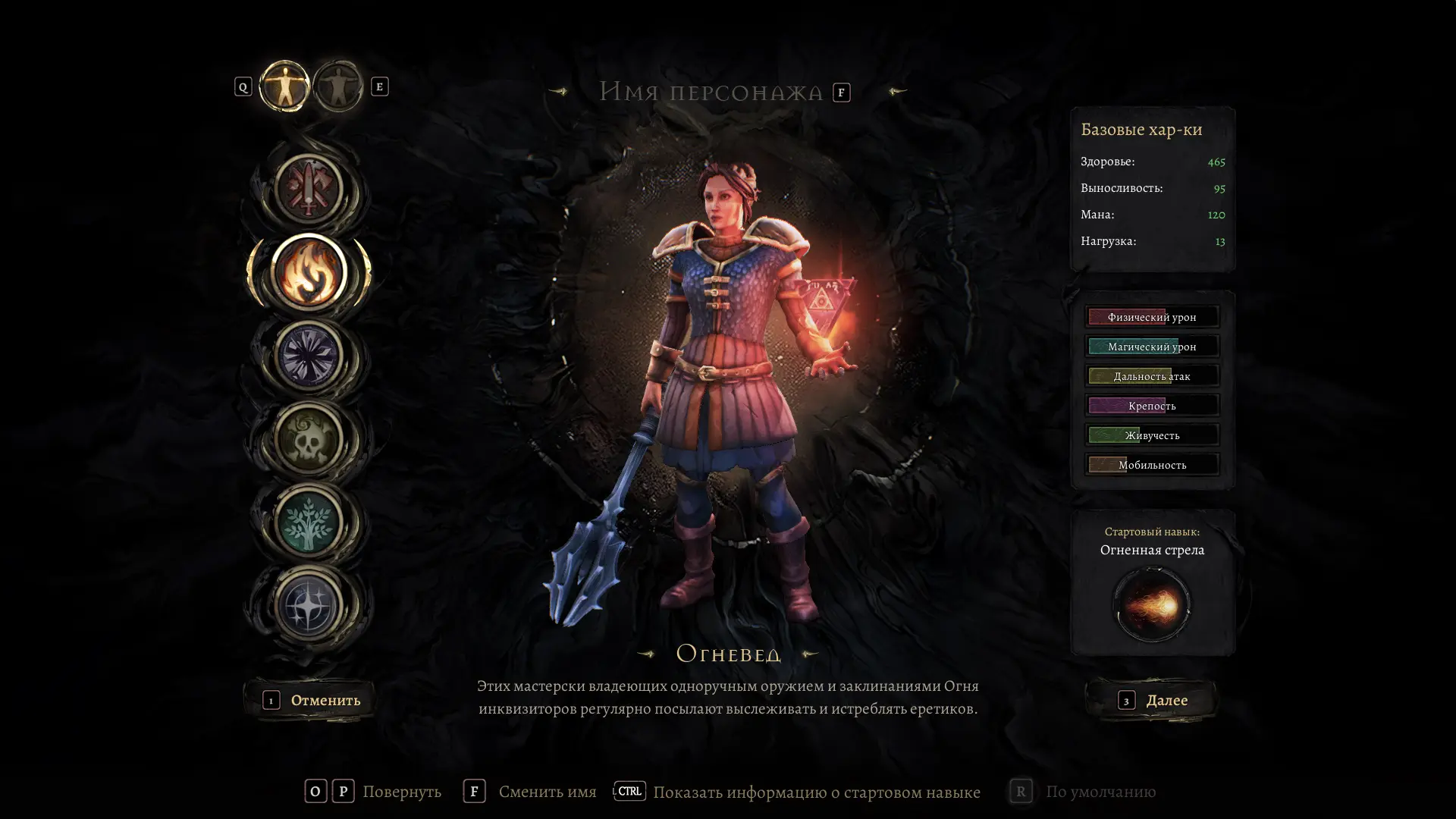Image resolution: width=1456 pixels, height=819 pixels.
Task: Proceed with the Далее button
Action: pos(1153,700)
